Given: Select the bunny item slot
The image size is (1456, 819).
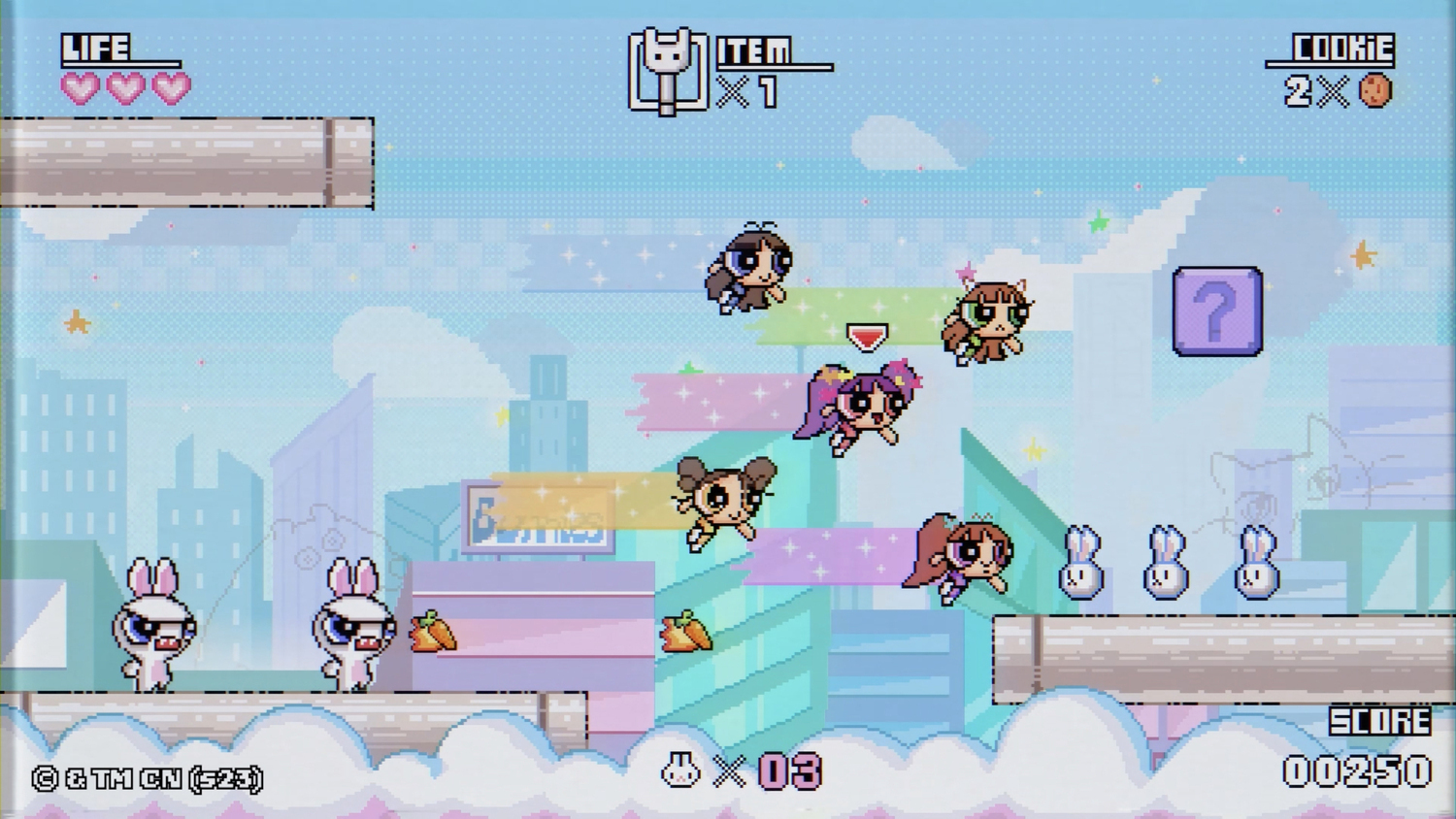Looking at the screenshot, I should click(666, 71).
